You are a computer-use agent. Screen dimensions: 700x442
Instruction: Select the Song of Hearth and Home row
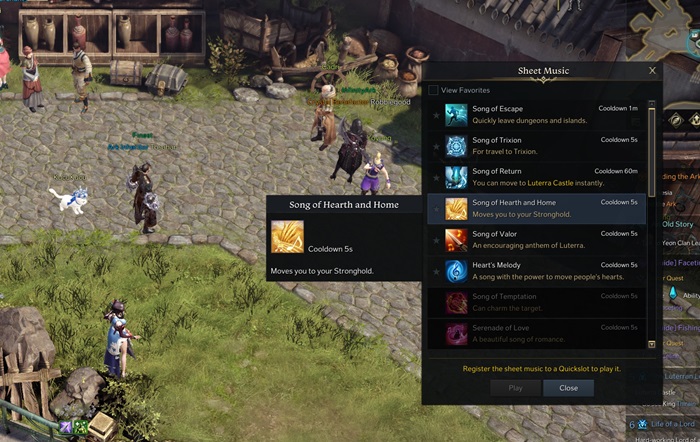(540, 208)
